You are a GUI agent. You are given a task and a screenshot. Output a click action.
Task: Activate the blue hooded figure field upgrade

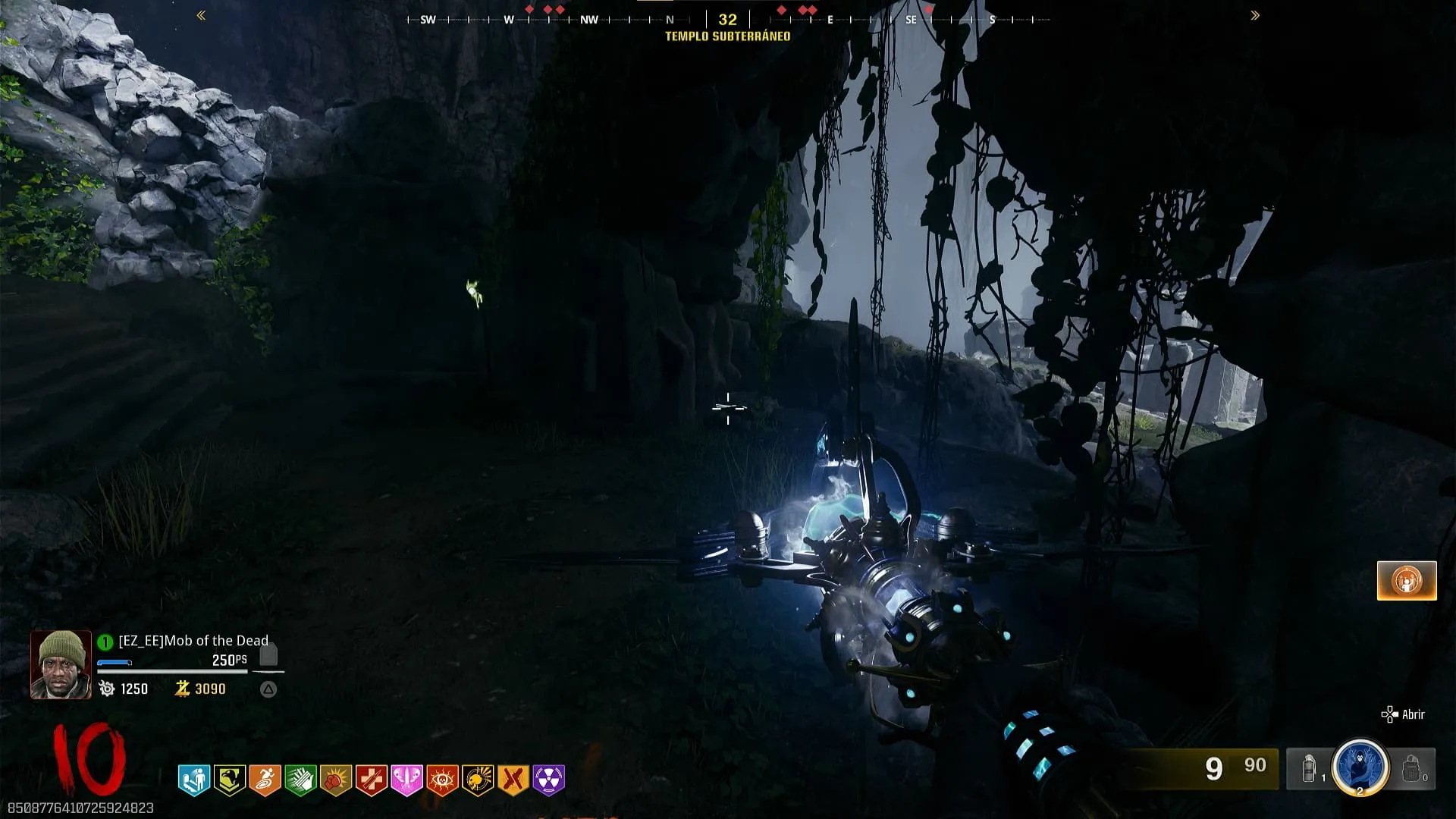point(1360,767)
